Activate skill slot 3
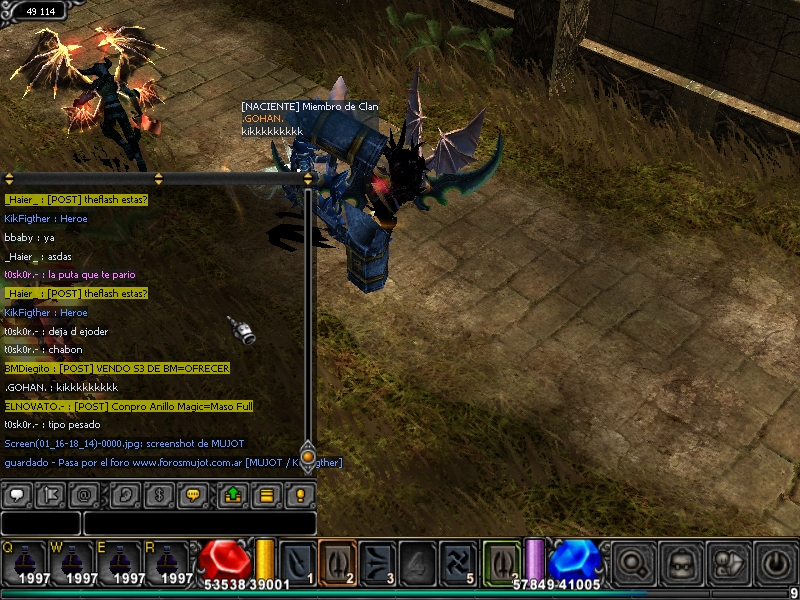The width and height of the screenshot is (800, 600). (378, 560)
